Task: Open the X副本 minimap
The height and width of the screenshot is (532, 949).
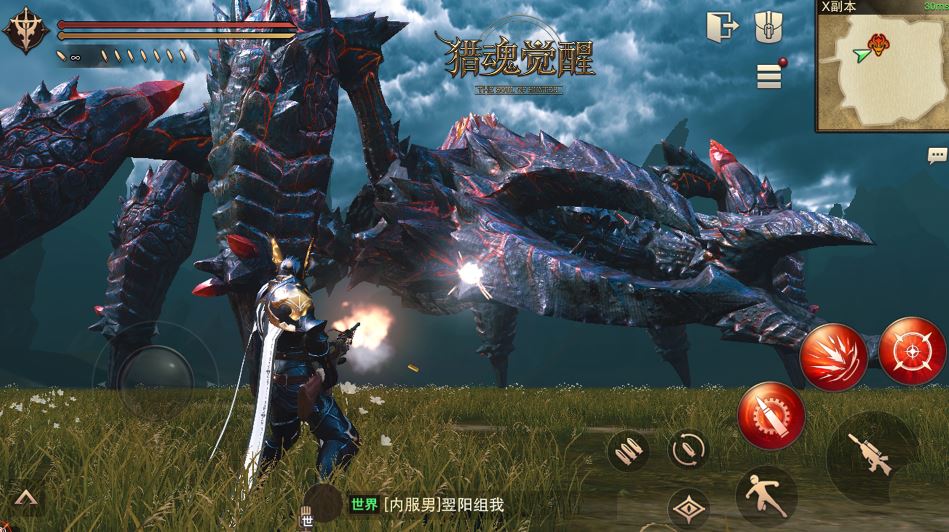Action: 881,68
